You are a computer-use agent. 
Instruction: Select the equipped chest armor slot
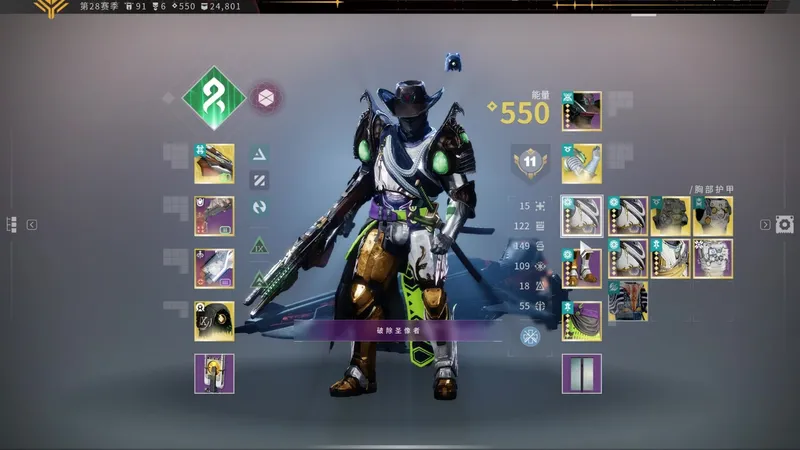tap(582, 215)
